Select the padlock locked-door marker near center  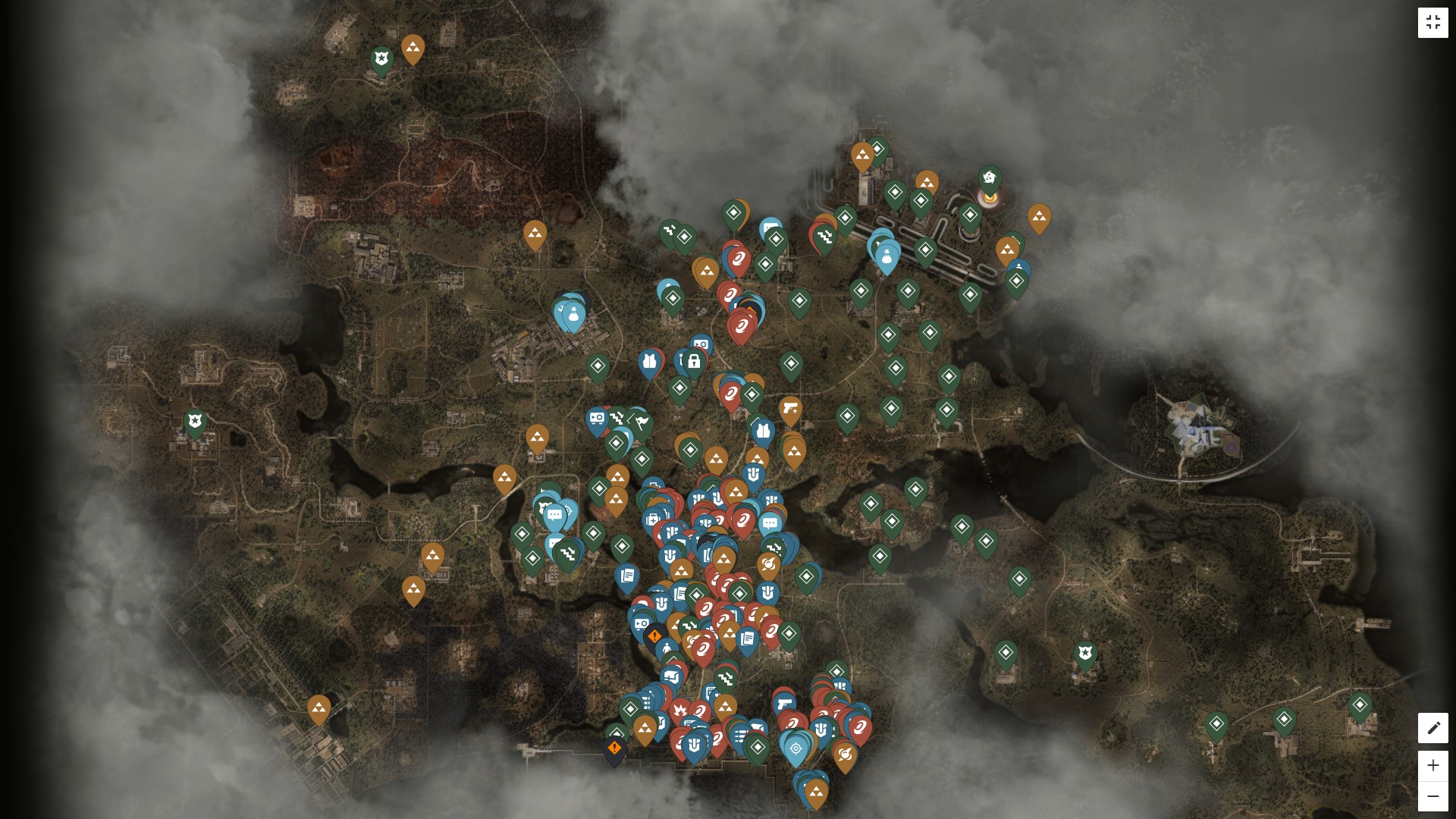coord(695,362)
